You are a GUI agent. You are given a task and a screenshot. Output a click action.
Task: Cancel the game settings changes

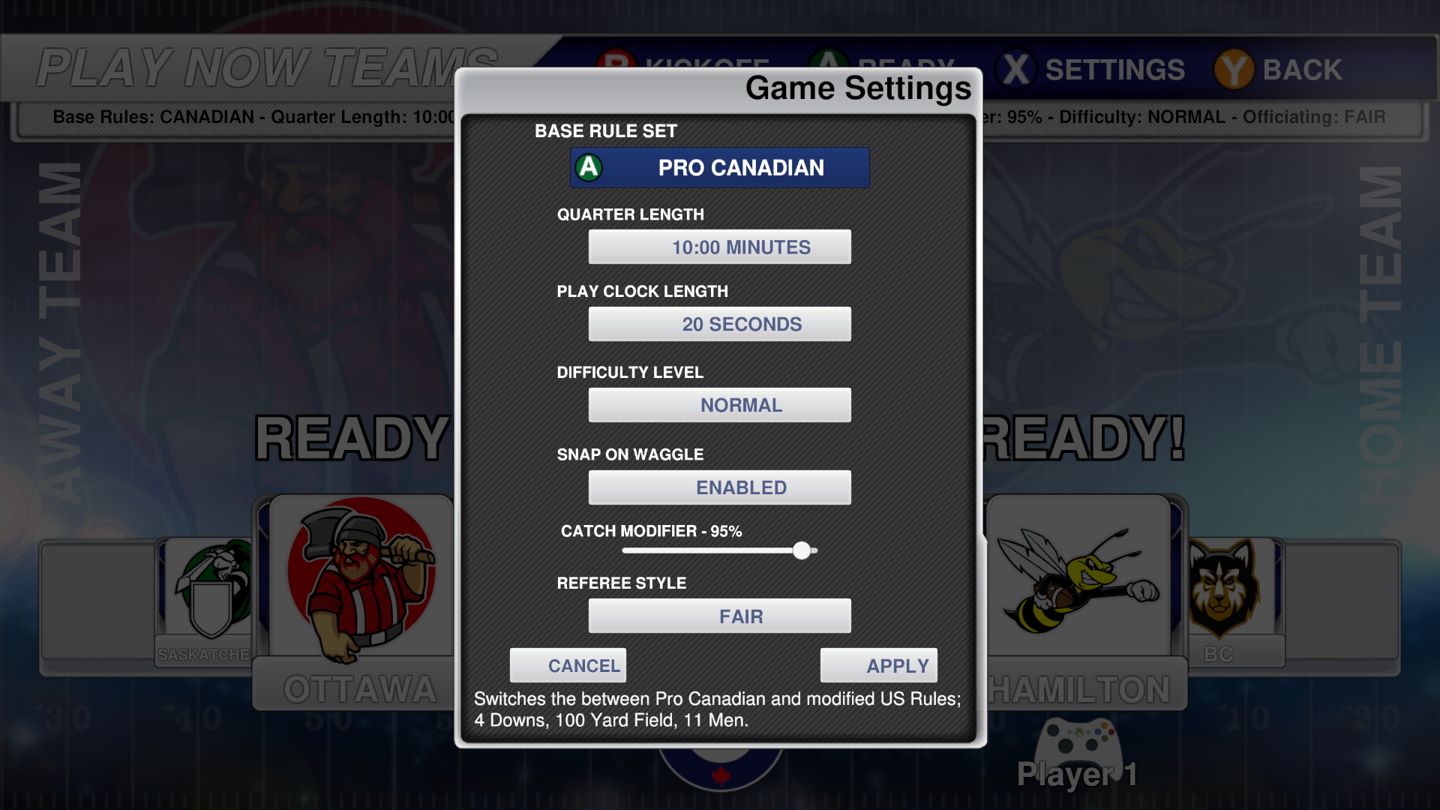pyautogui.click(x=568, y=666)
